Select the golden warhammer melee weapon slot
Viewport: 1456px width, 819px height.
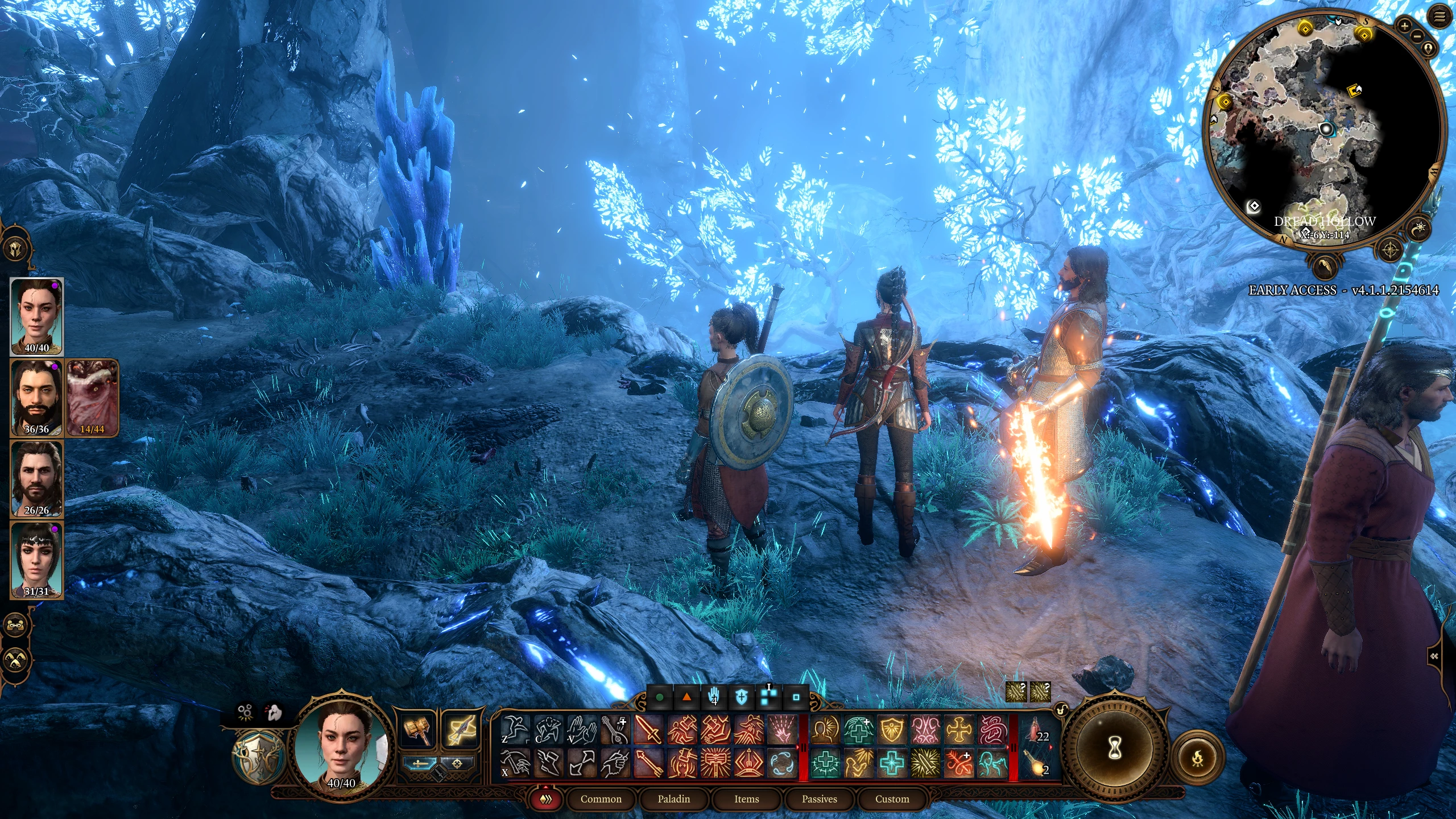point(419,730)
